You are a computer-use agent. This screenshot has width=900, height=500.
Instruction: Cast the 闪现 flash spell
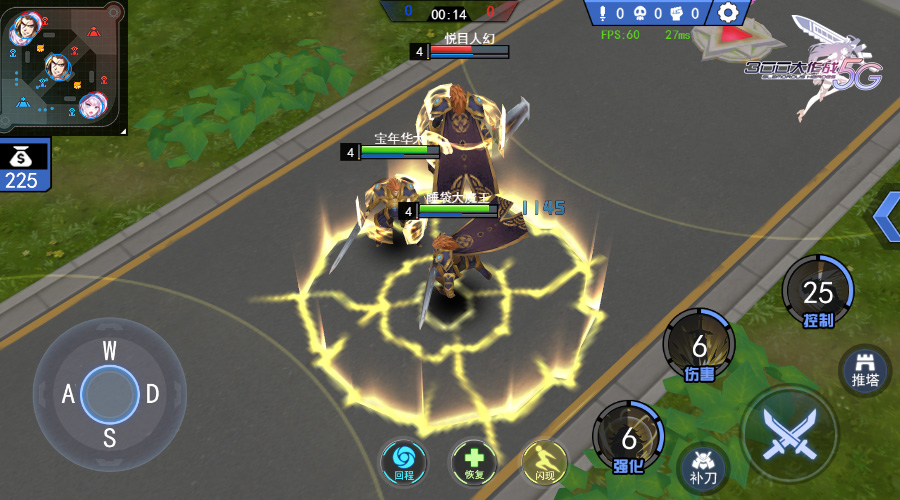pos(544,462)
